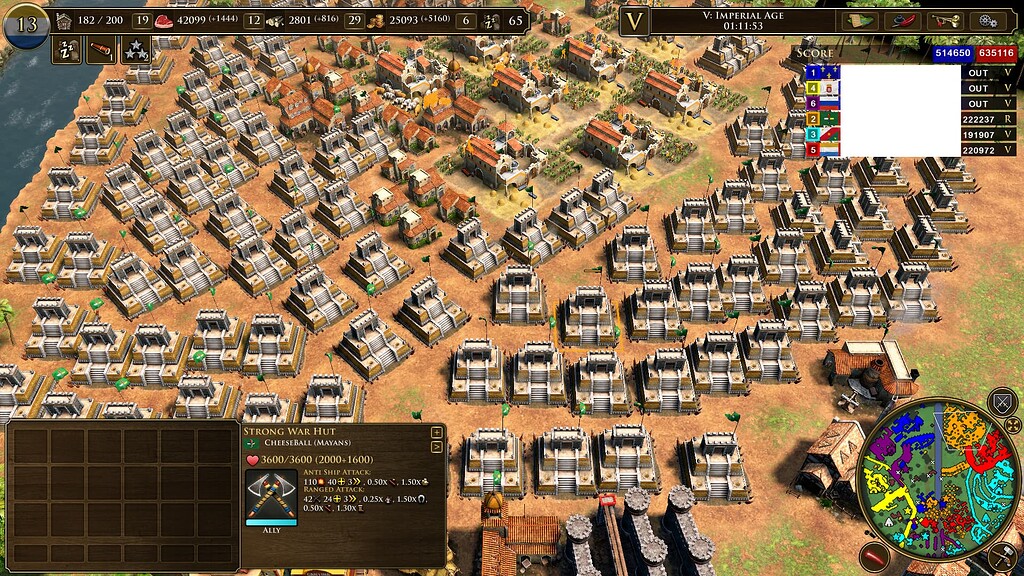
Task: Click the red flare button by minimap
Action: pyautogui.click(x=876, y=555)
